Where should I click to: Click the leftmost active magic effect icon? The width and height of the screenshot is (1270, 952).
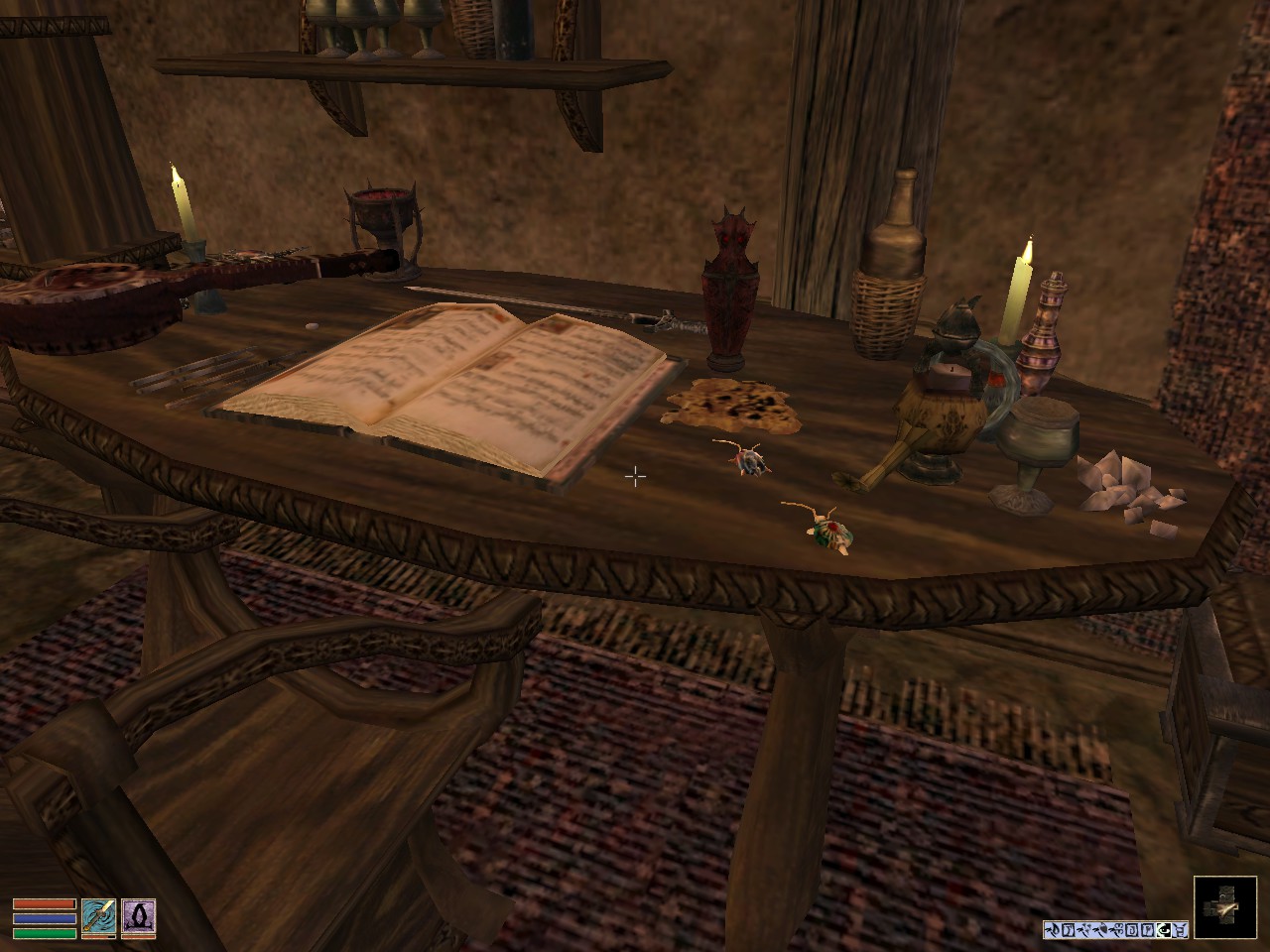pos(1054,929)
